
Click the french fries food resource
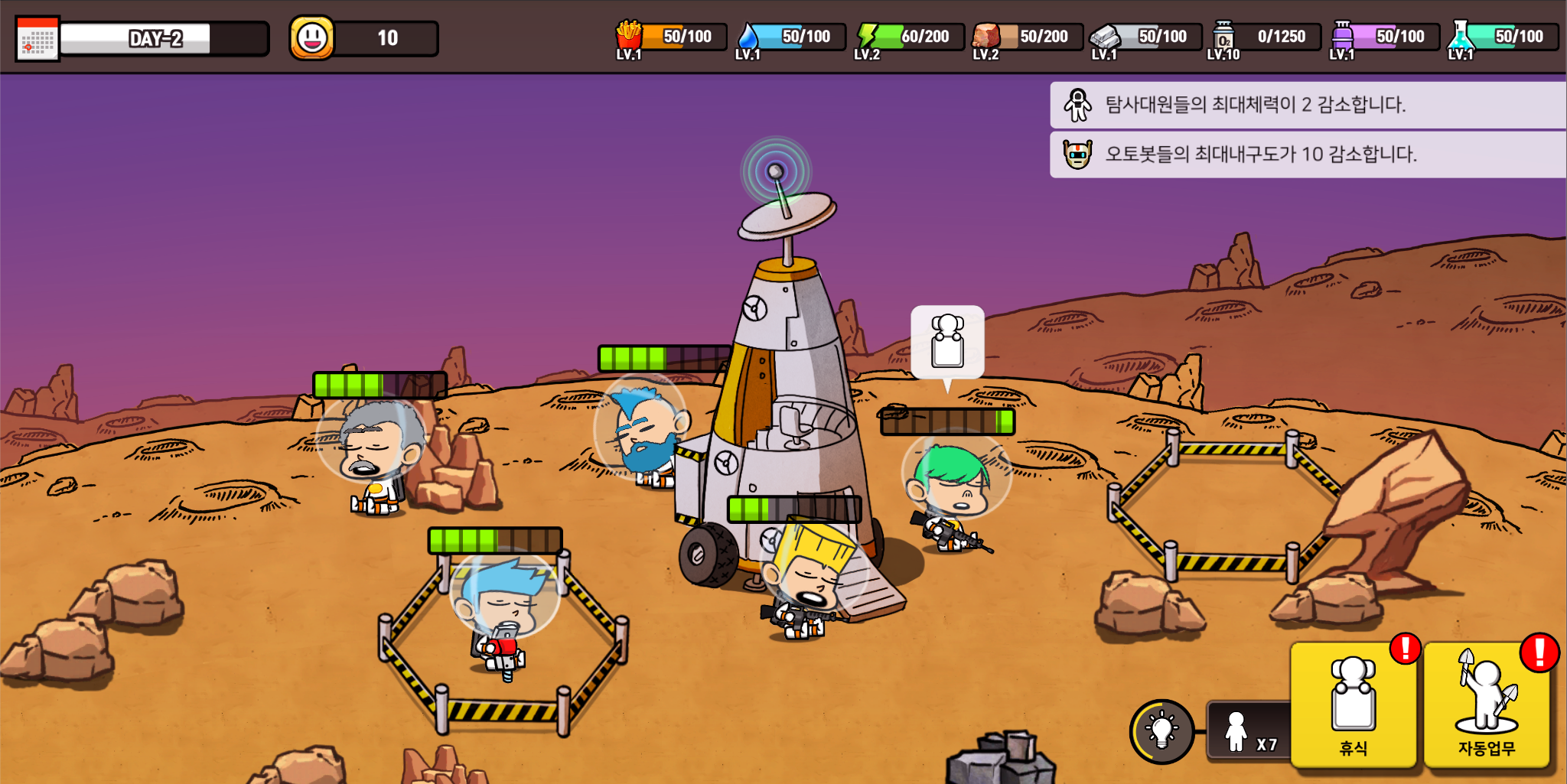pyautogui.click(x=629, y=36)
